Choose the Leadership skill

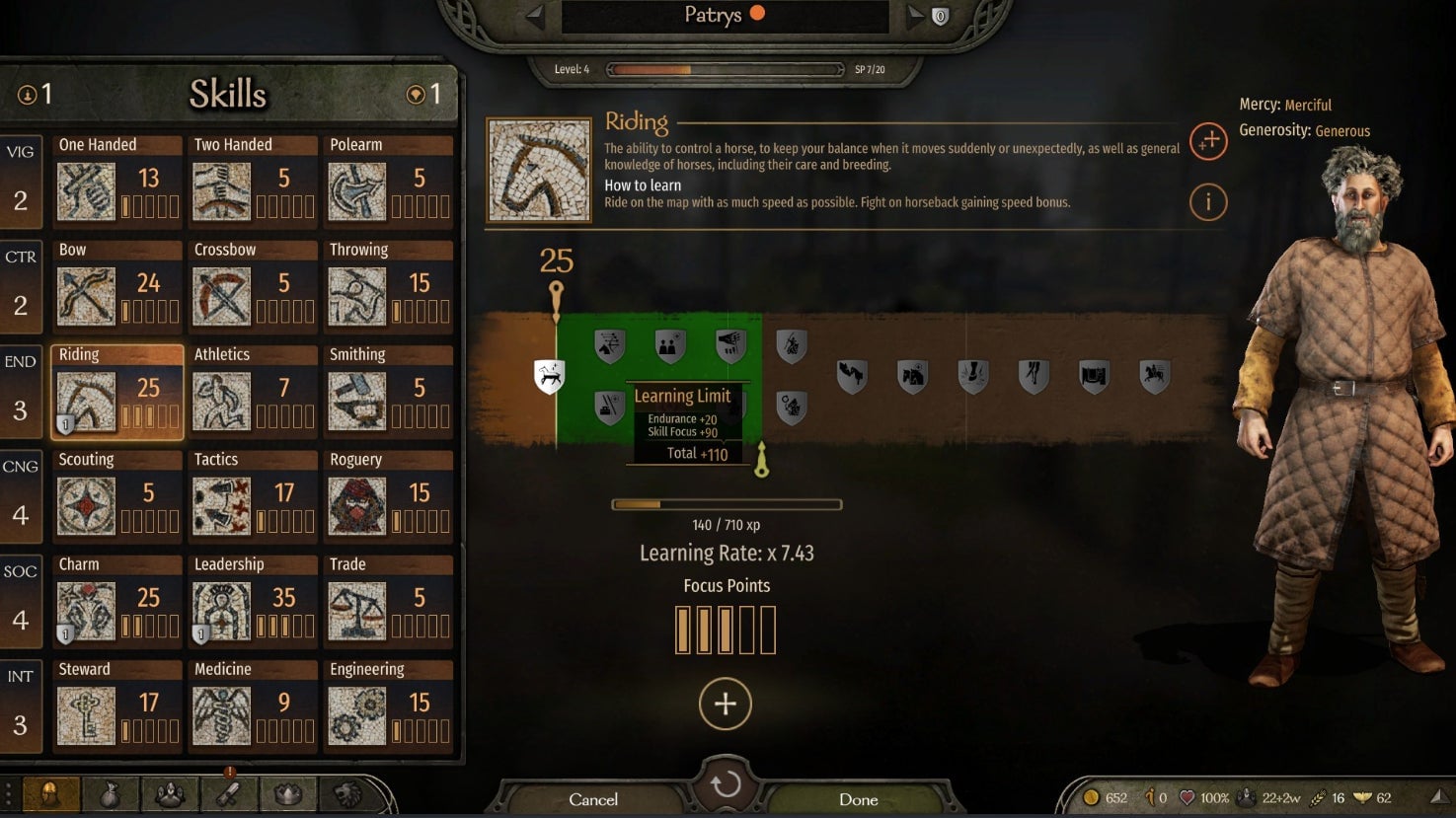pos(254,599)
